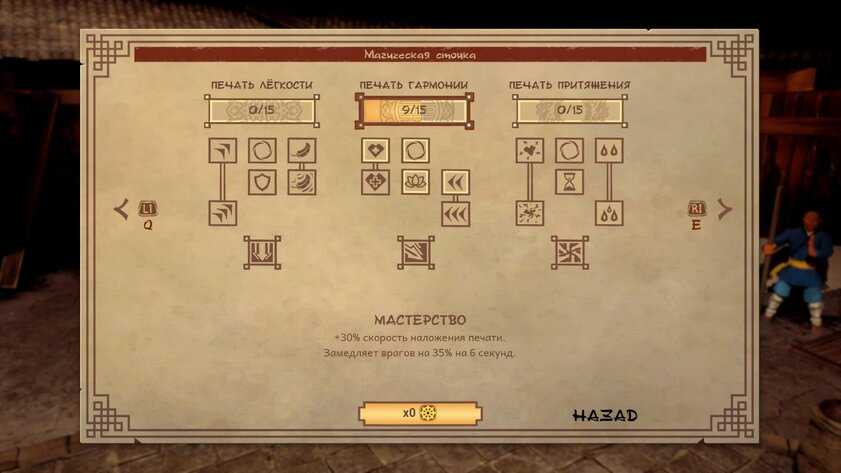Select the Печать лёгкости seal bar
This screenshot has width=841, height=473.
pyautogui.click(x=262, y=110)
